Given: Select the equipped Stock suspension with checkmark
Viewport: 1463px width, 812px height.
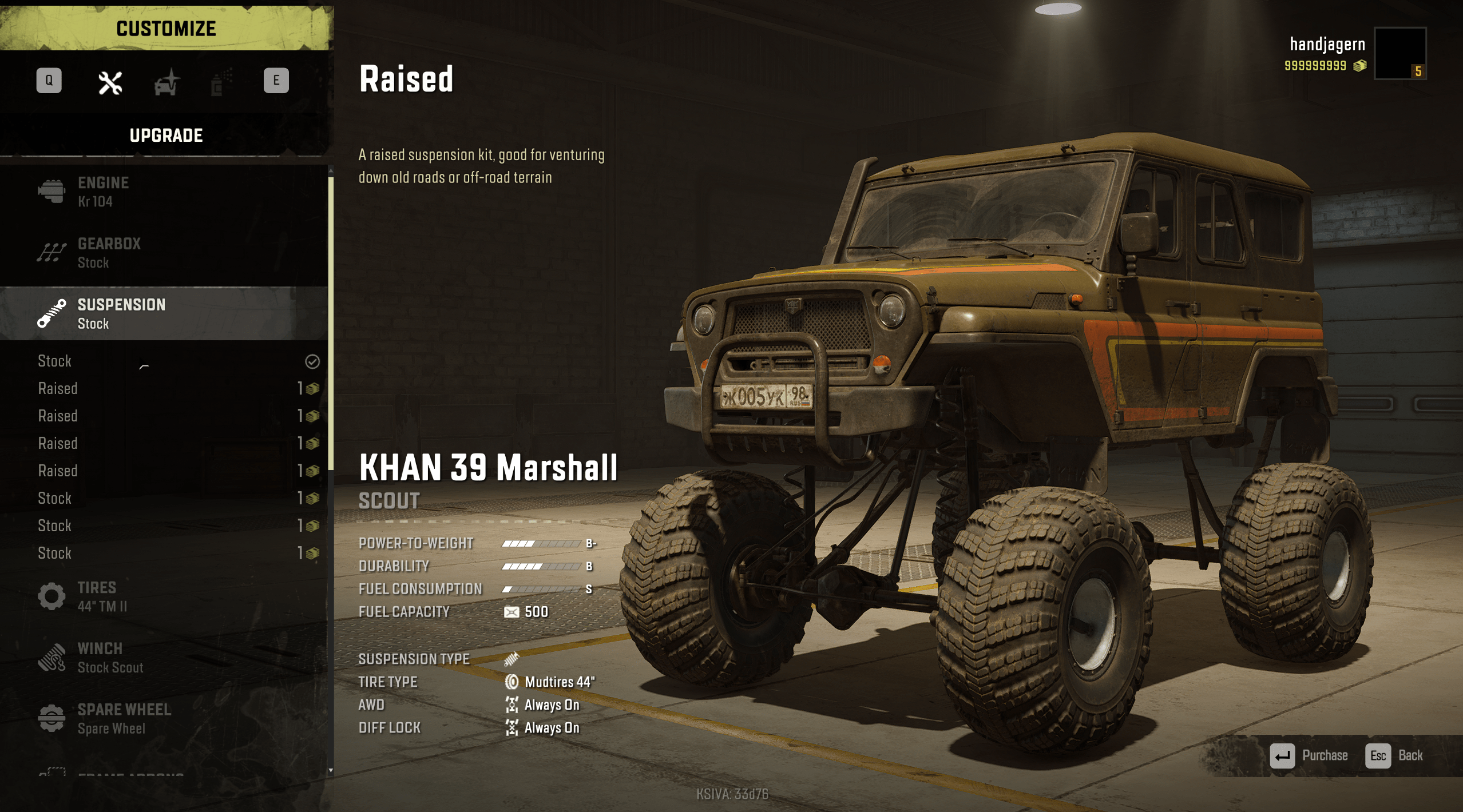Looking at the screenshot, I should (172, 361).
